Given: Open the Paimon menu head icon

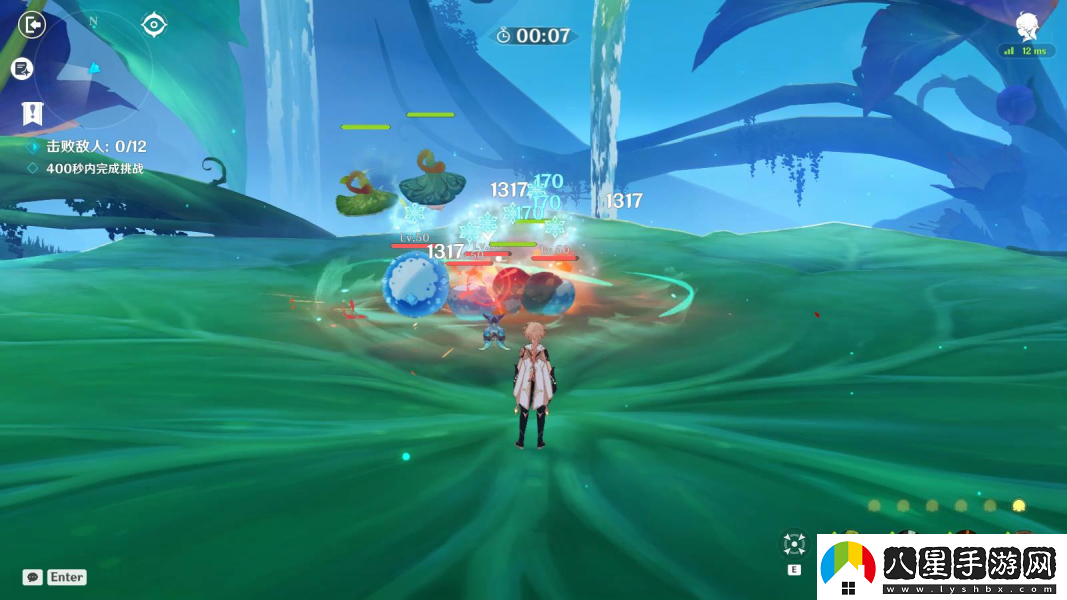Looking at the screenshot, I should click(x=1027, y=27).
